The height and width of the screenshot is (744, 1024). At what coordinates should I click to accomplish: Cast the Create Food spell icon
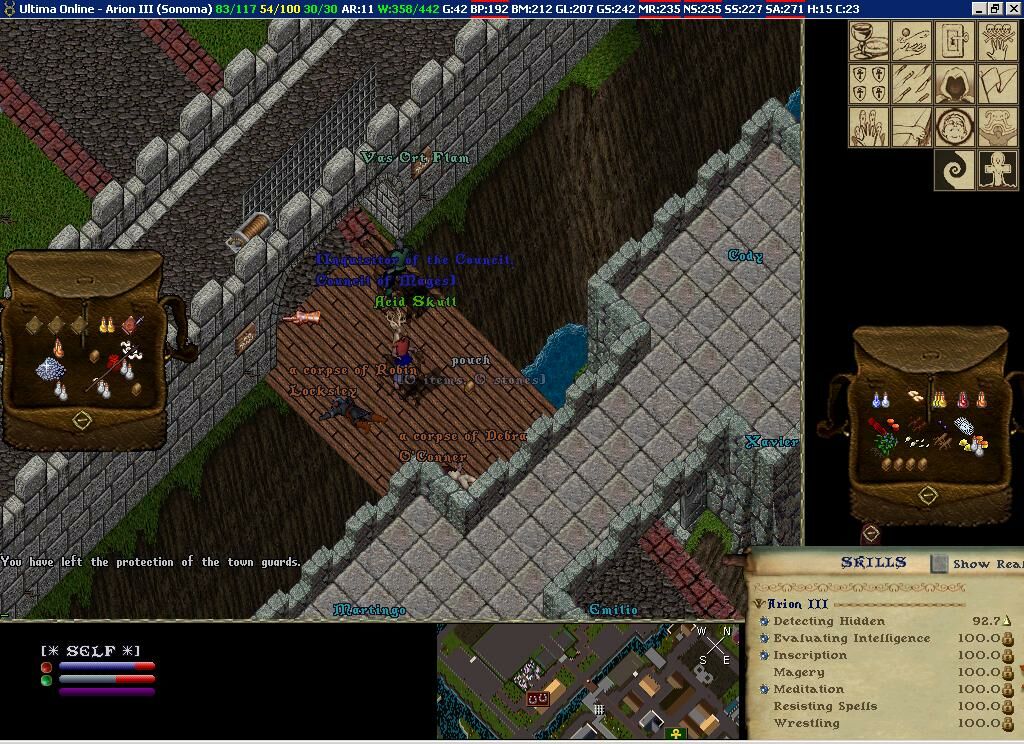[869, 42]
